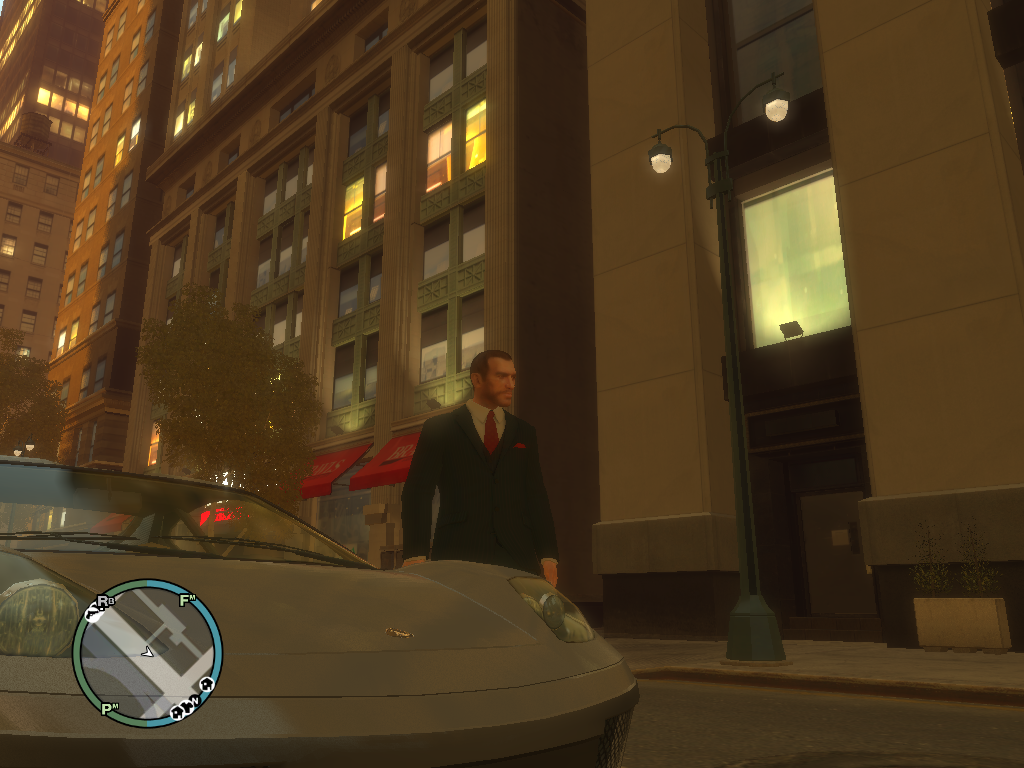The width and height of the screenshot is (1024, 768).
Task: Click the FM mission marker on the minimap
Action: pos(187,600)
